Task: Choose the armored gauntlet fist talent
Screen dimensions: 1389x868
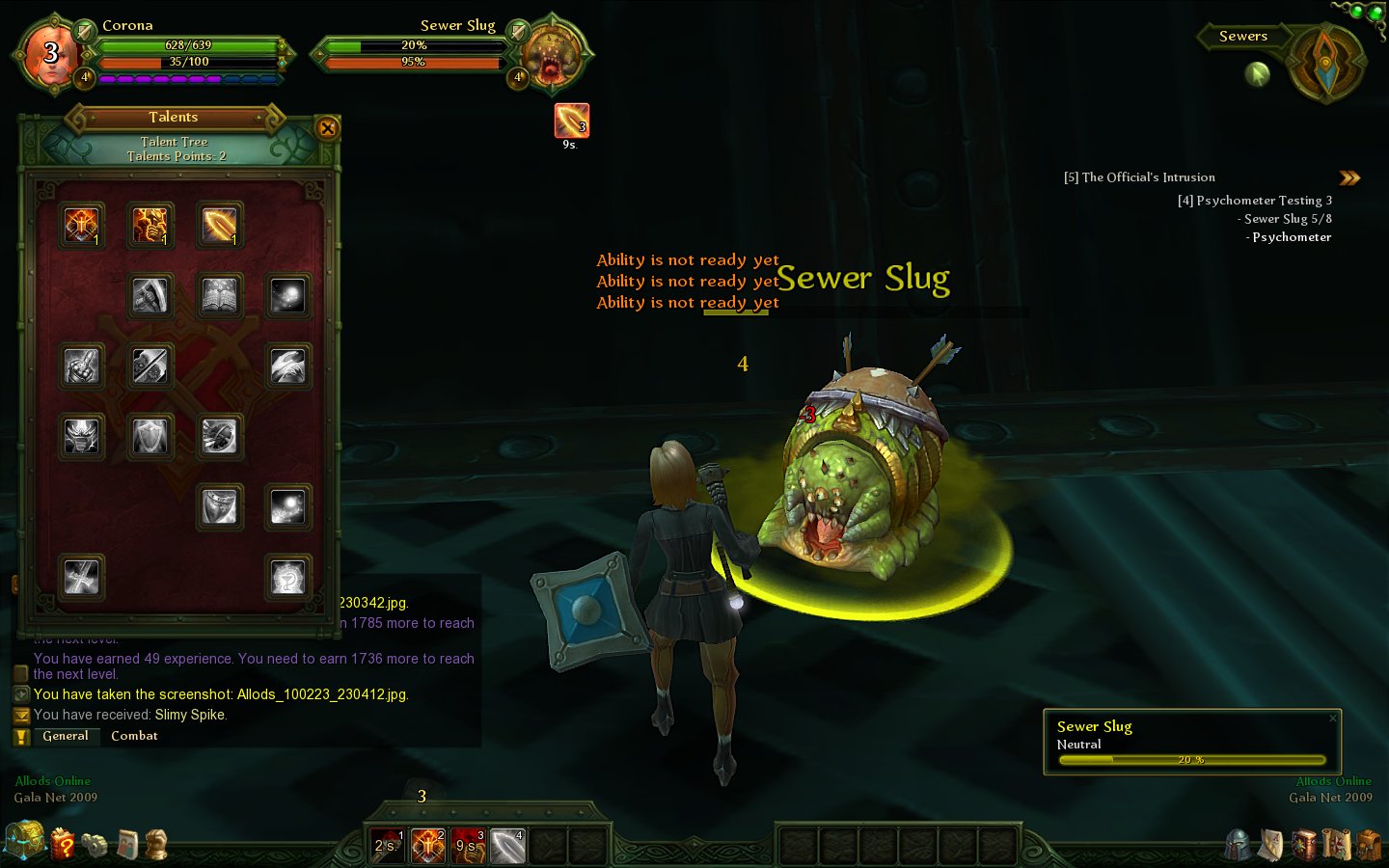Action: pyautogui.click(x=82, y=366)
